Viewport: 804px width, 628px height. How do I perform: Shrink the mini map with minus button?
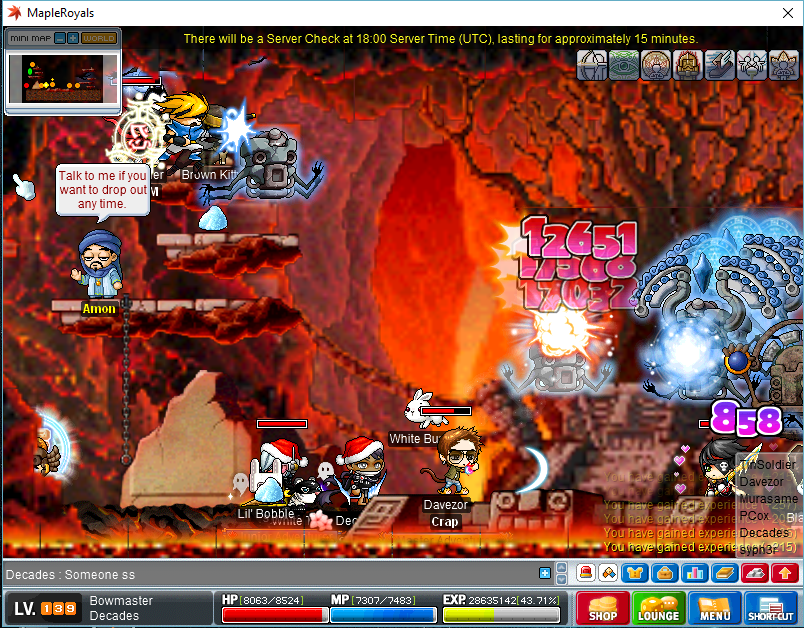coord(60,38)
